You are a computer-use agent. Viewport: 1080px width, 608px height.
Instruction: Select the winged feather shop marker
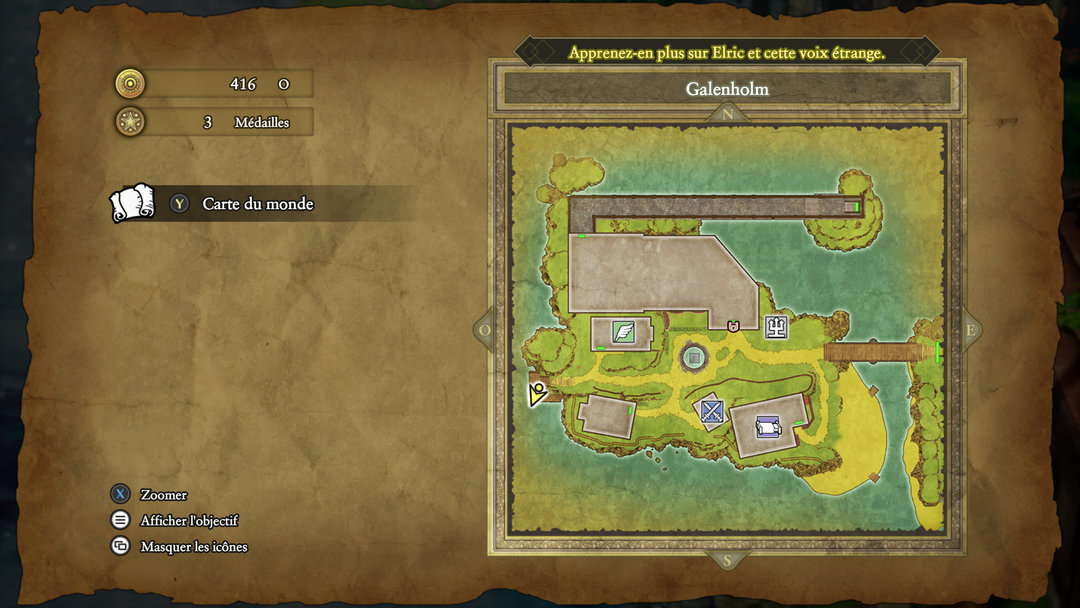pyautogui.click(x=624, y=331)
